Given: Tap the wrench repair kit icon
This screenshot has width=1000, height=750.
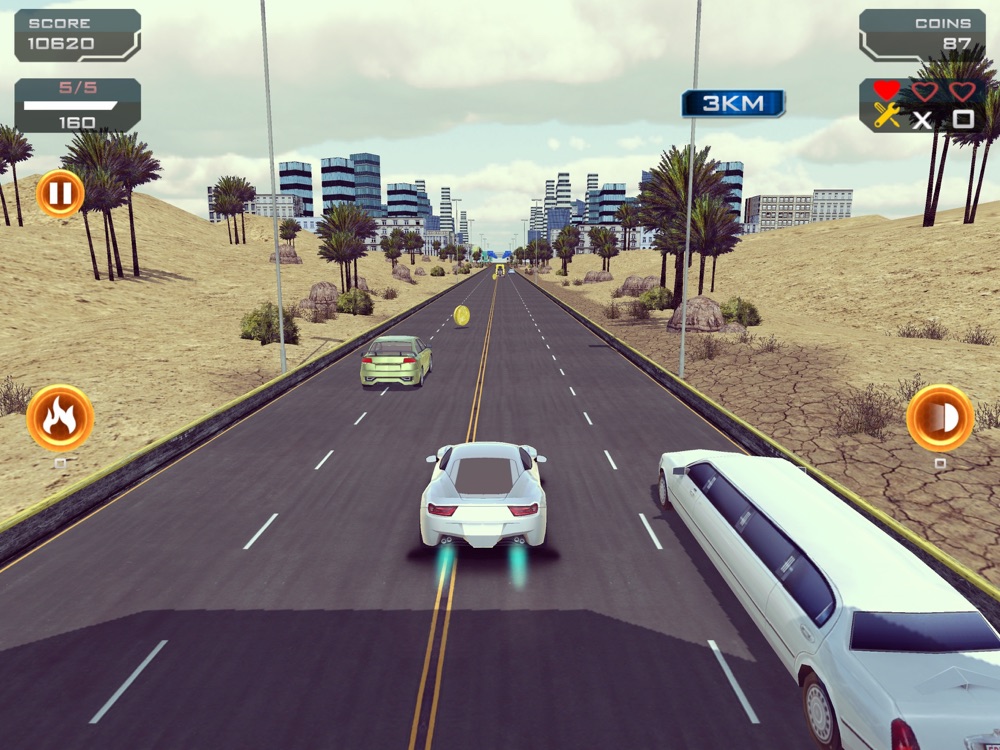Looking at the screenshot, I should pyautogui.click(x=887, y=117).
